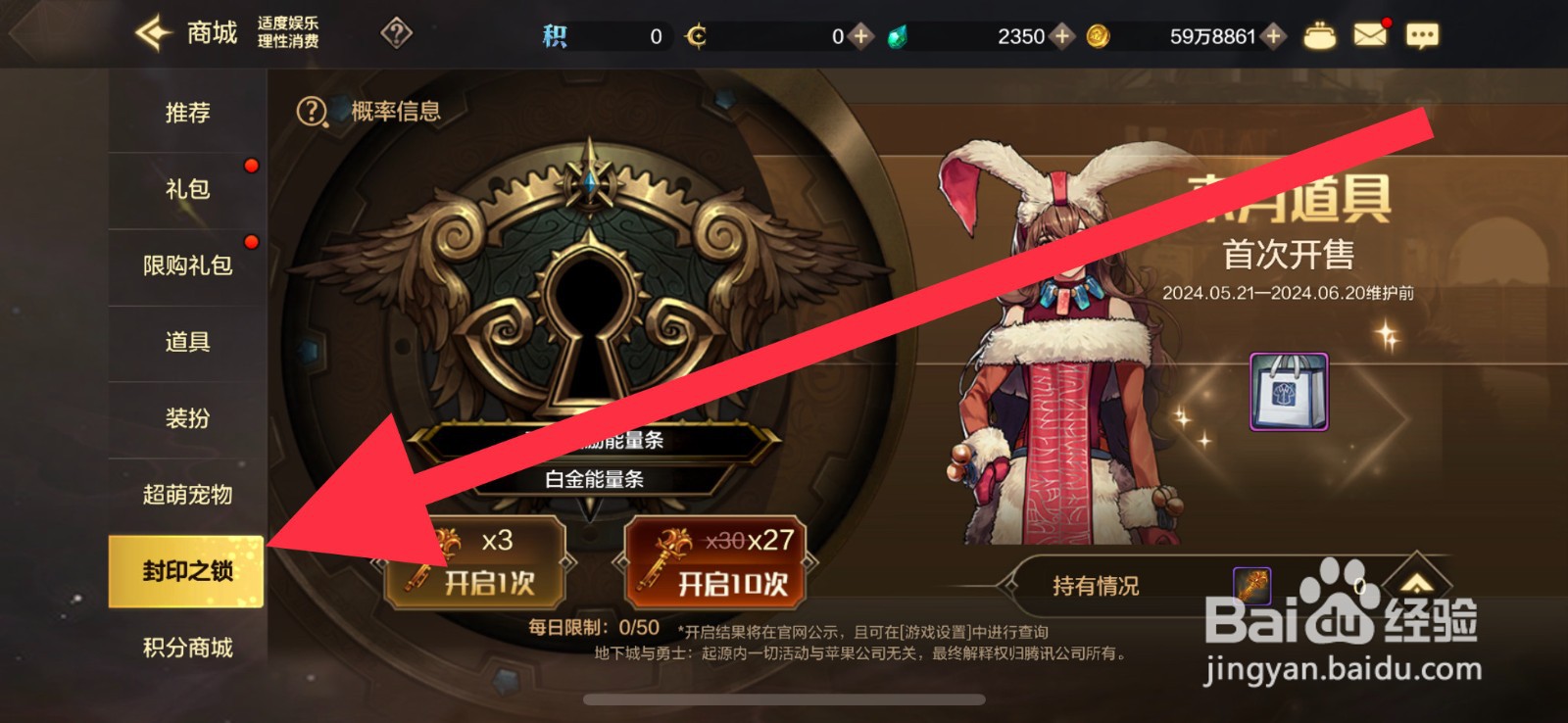The height and width of the screenshot is (723, 1568).
Task: Open the wallet purse icon in top bar
Action: pos(1318,34)
